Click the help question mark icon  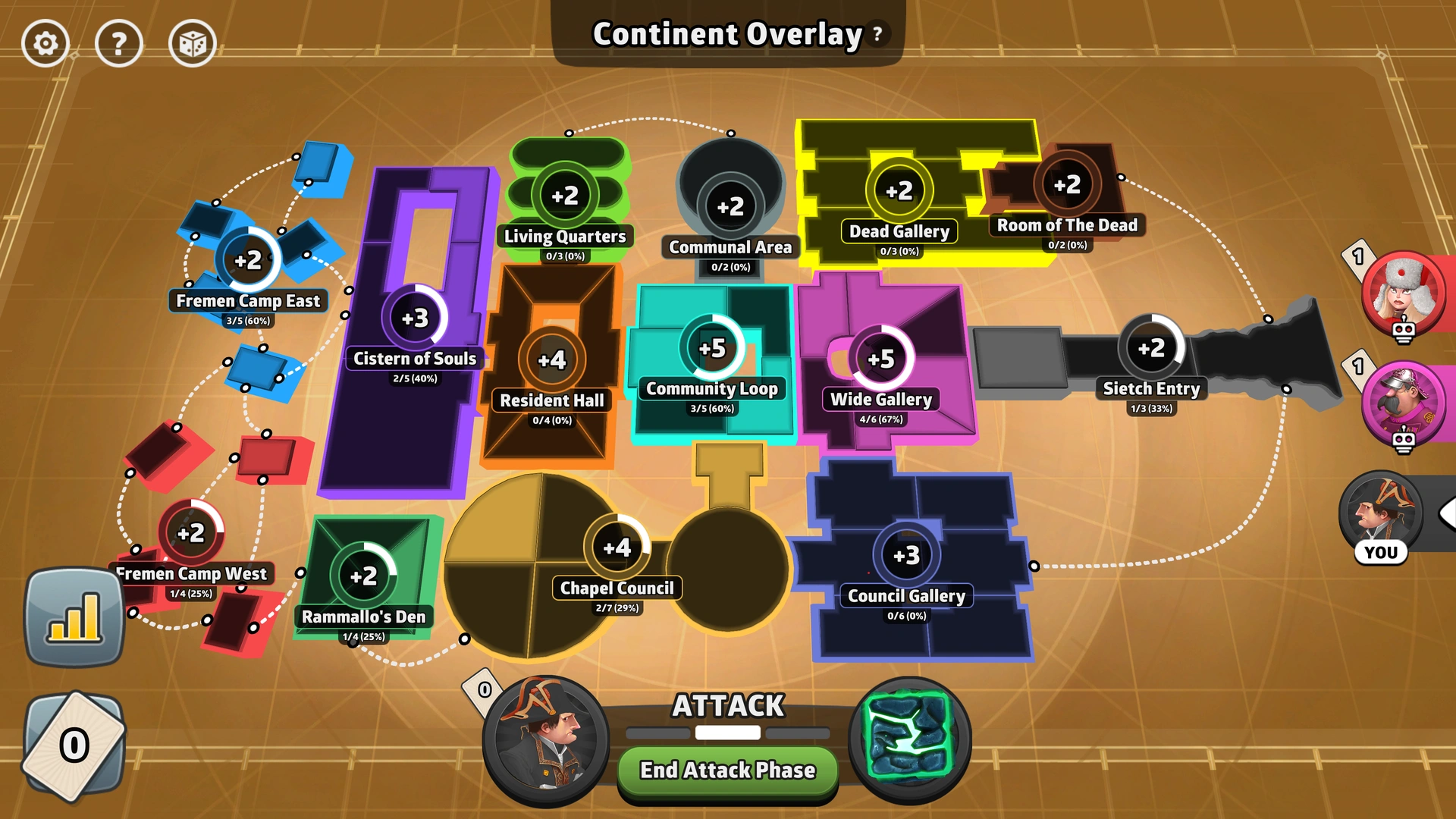[118, 43]
